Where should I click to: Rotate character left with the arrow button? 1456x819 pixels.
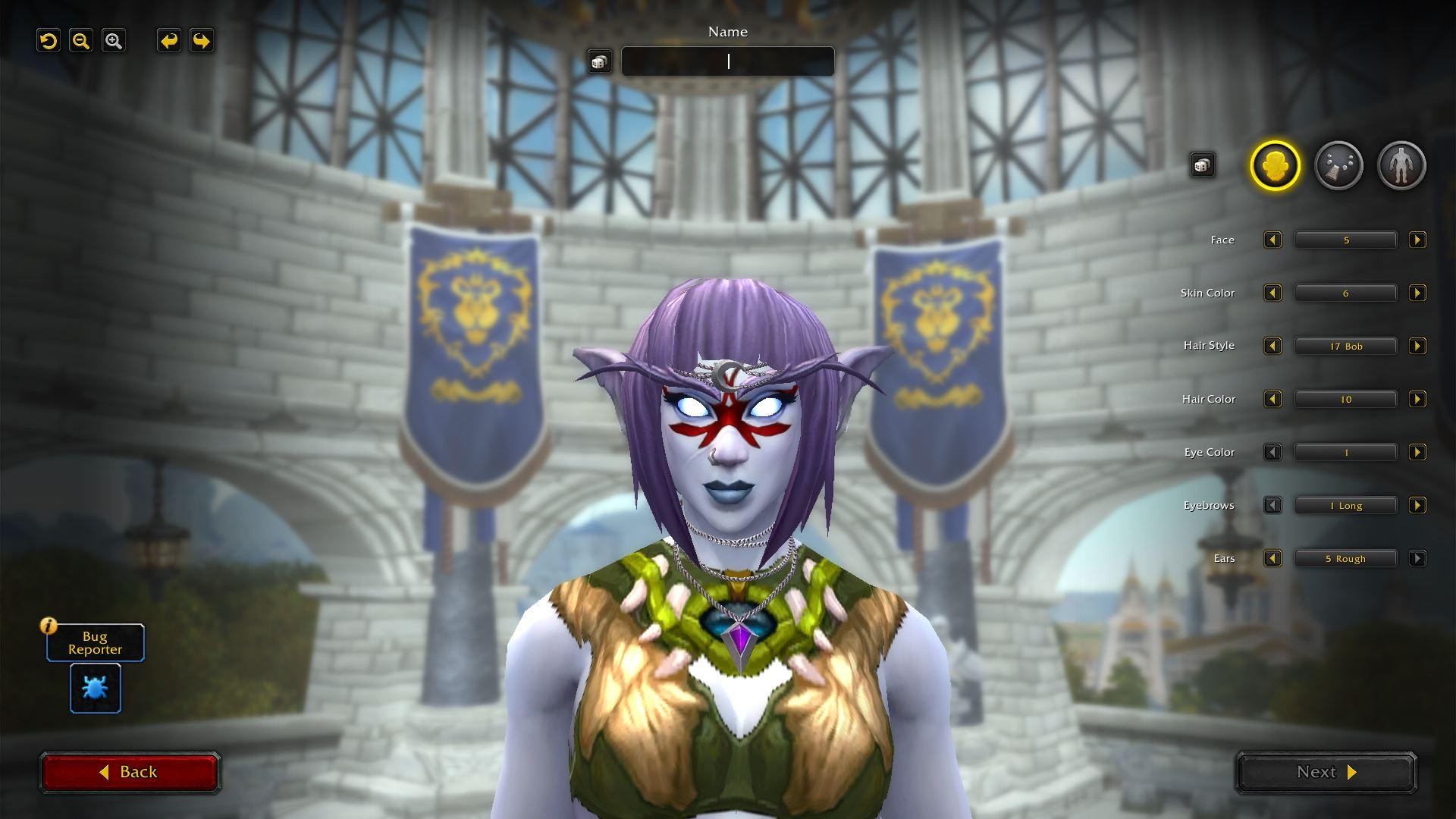pyautogui.click(x=168, y=41)
